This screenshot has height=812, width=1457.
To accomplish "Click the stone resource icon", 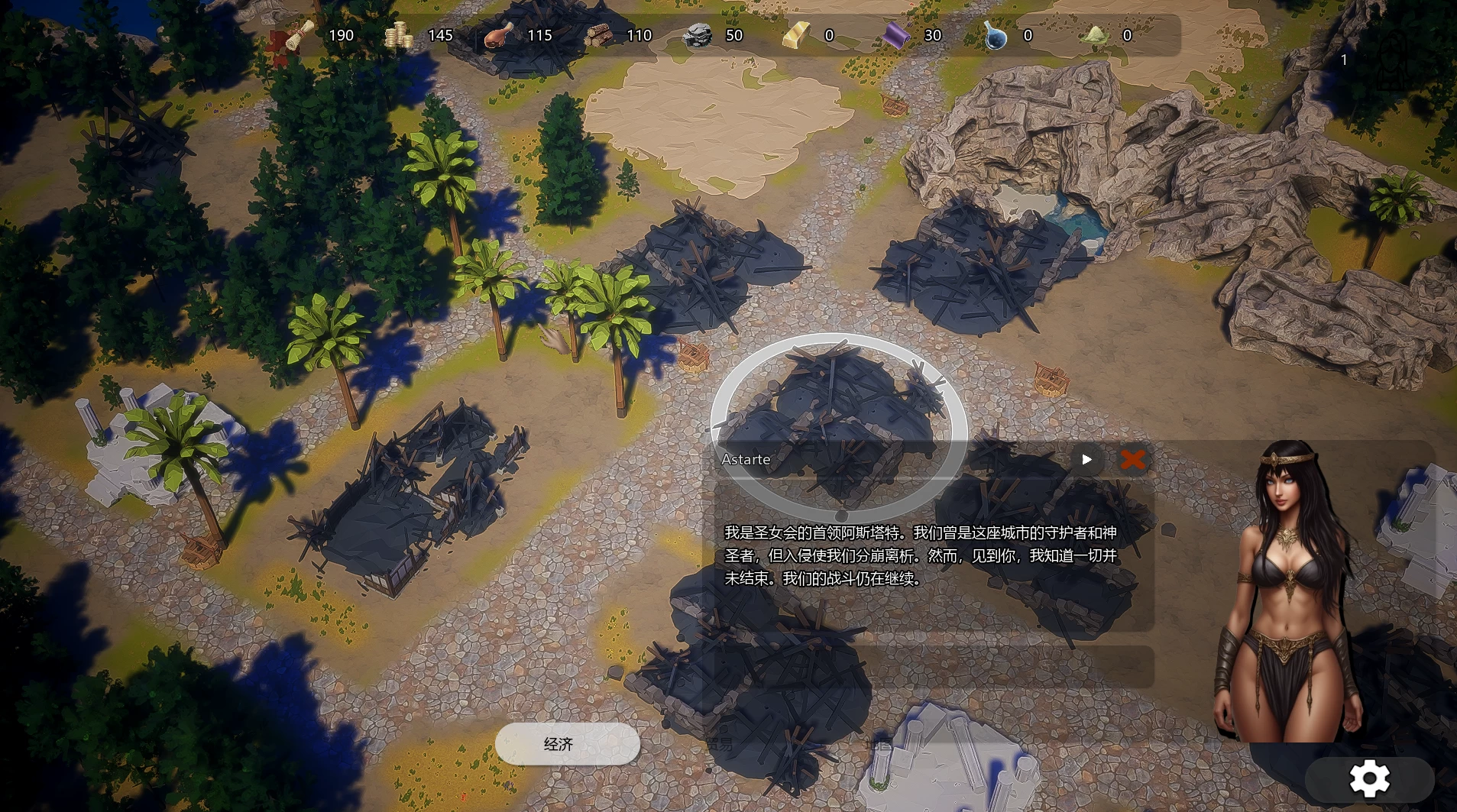I will point(699,35).
